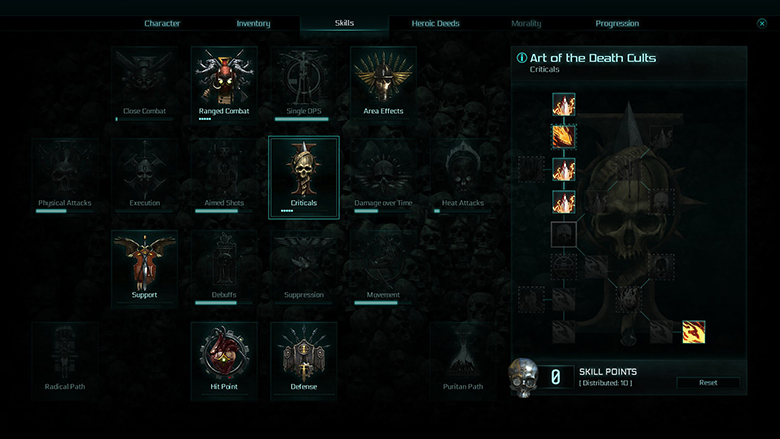This screenshot has height=439, width=780.
Task: Select the Aimed Shots skill tree
Action: coord(224,174)
